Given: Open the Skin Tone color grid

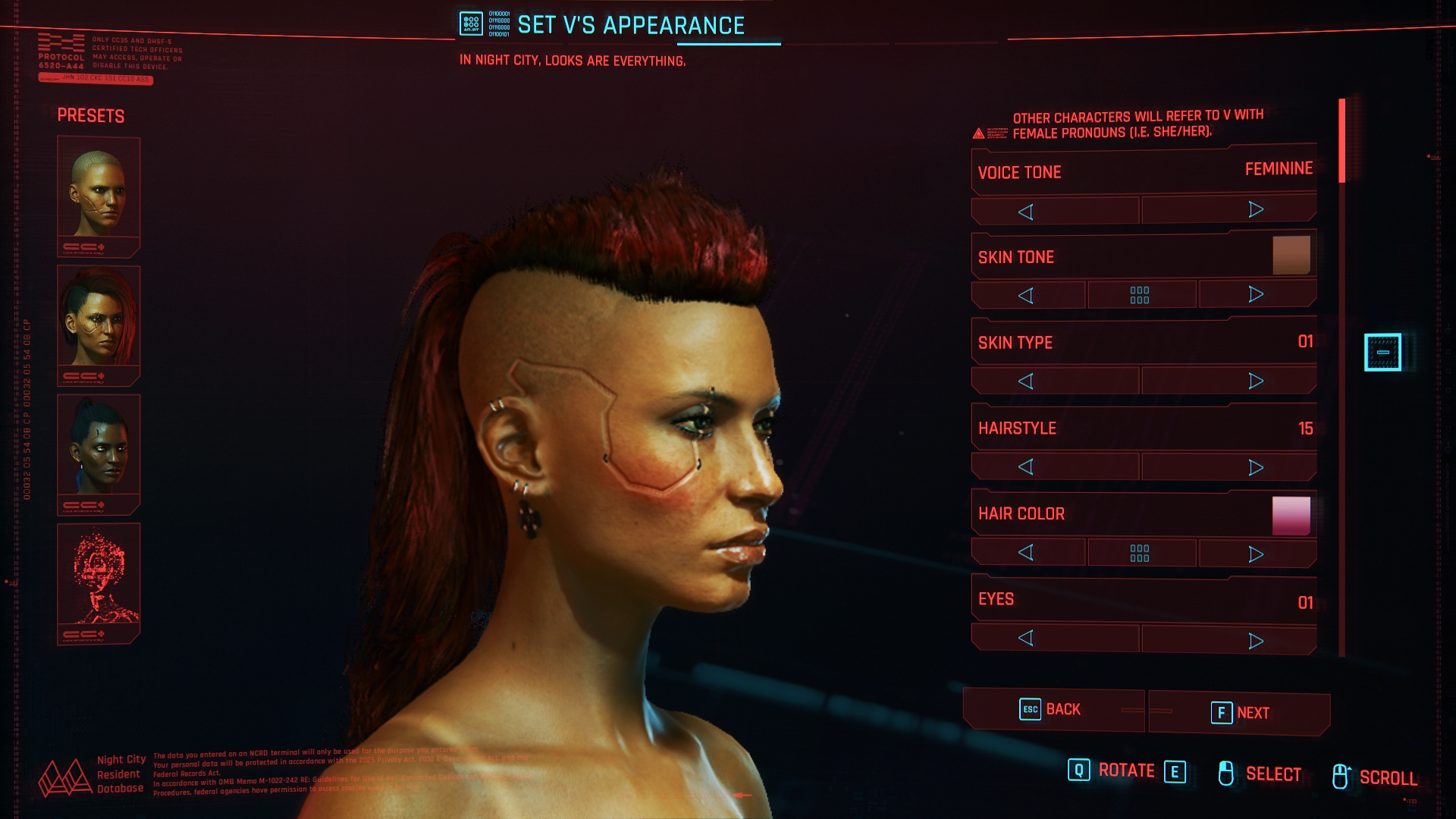Looking at the screenshot, I should (x=1140, y=295).
